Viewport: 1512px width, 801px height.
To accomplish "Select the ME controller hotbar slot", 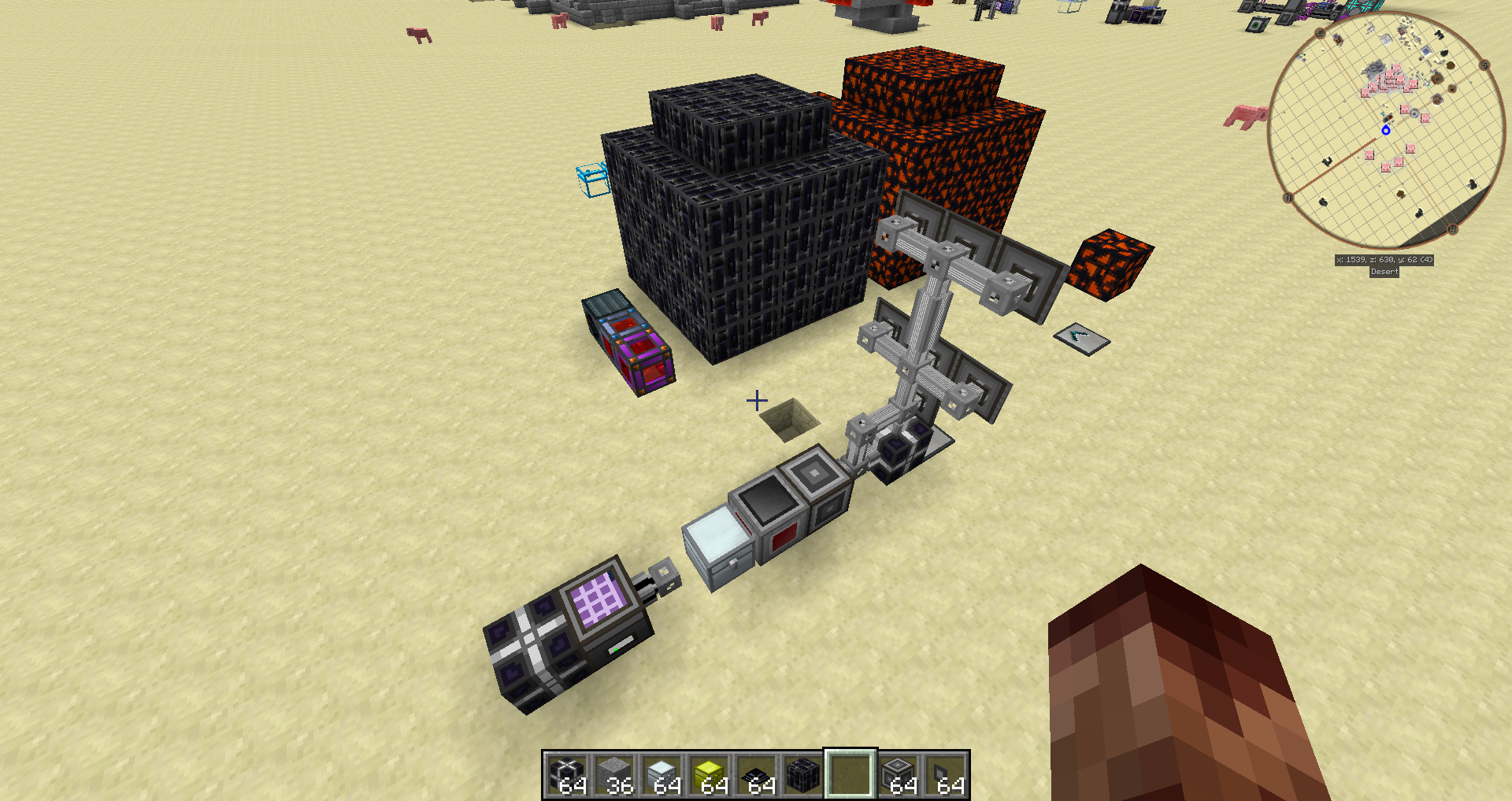I will tap(567, 775).
